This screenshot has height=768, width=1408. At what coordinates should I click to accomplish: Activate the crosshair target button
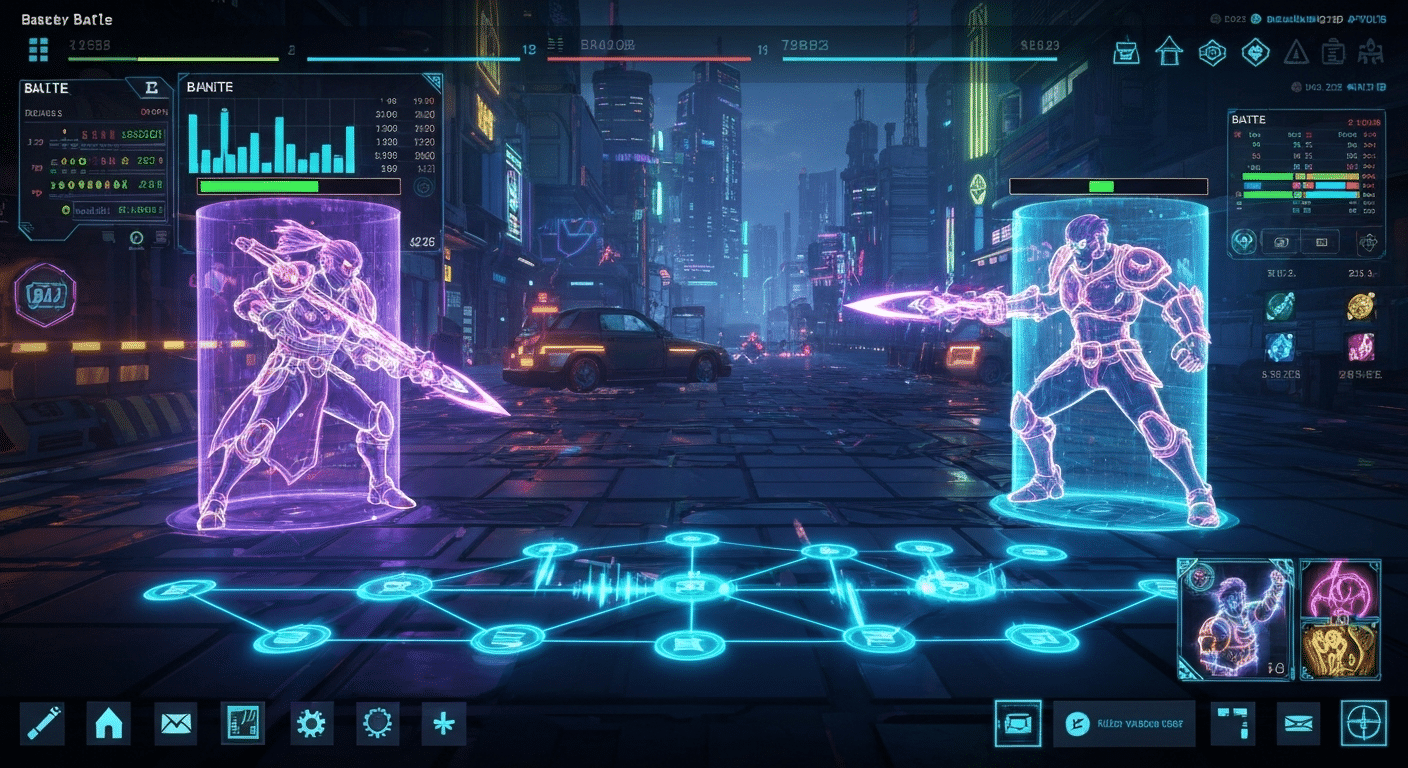[1363, 723]
